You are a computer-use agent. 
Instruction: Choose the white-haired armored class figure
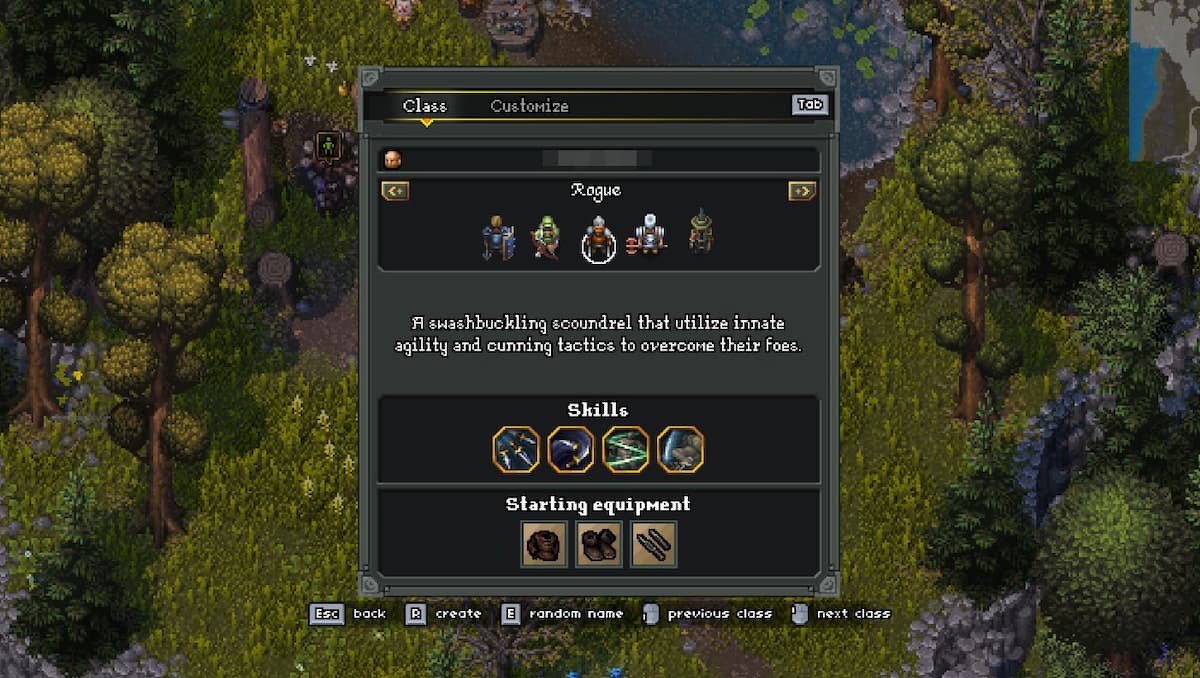point(651,236)
